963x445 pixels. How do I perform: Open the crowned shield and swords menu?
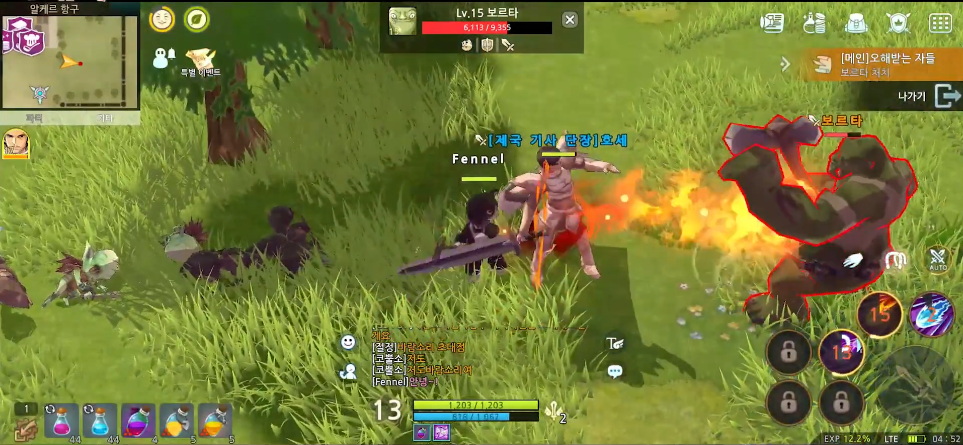(x=897, y=22)
